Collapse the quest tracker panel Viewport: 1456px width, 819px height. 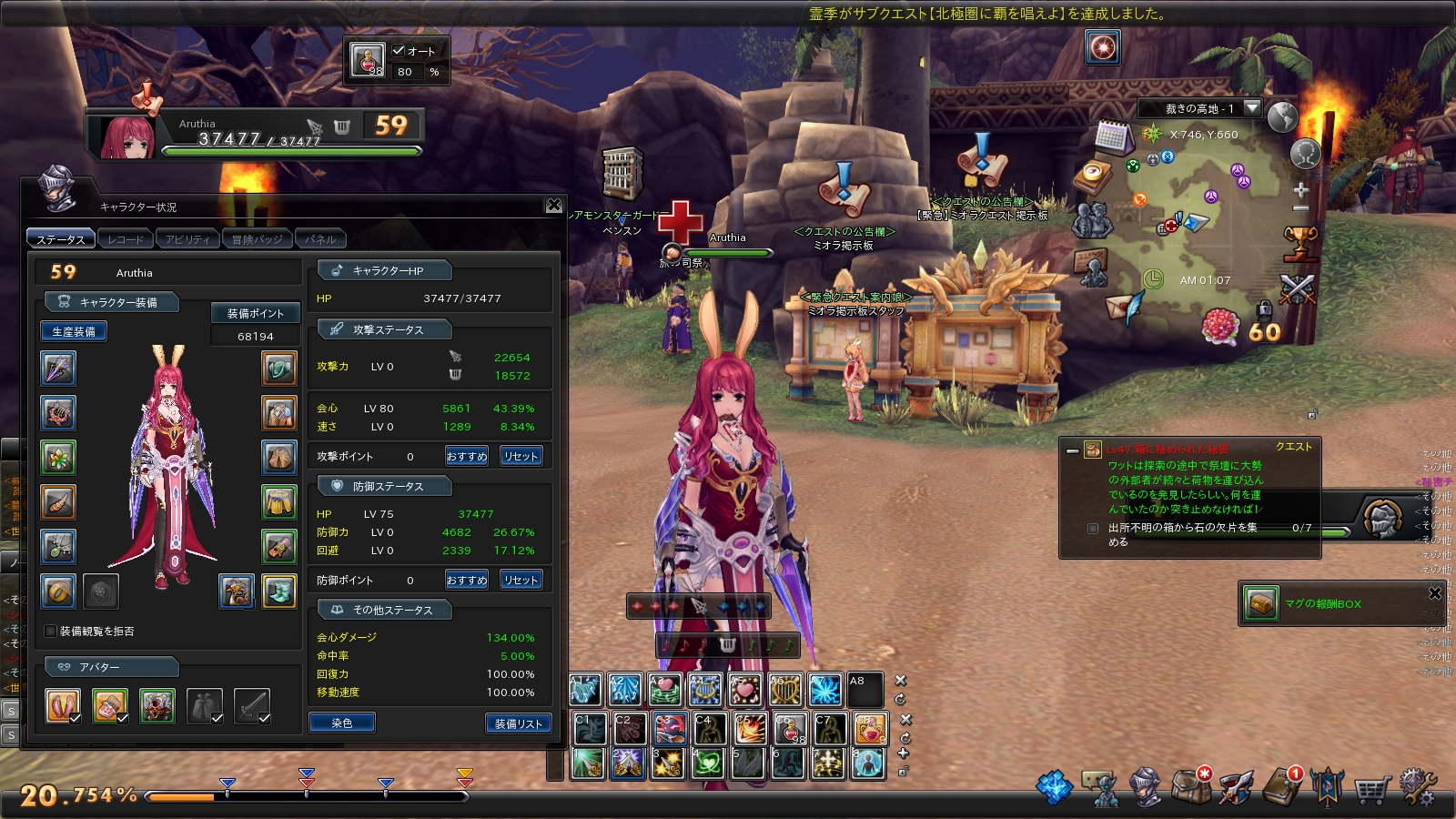(x=1072, y=450)
